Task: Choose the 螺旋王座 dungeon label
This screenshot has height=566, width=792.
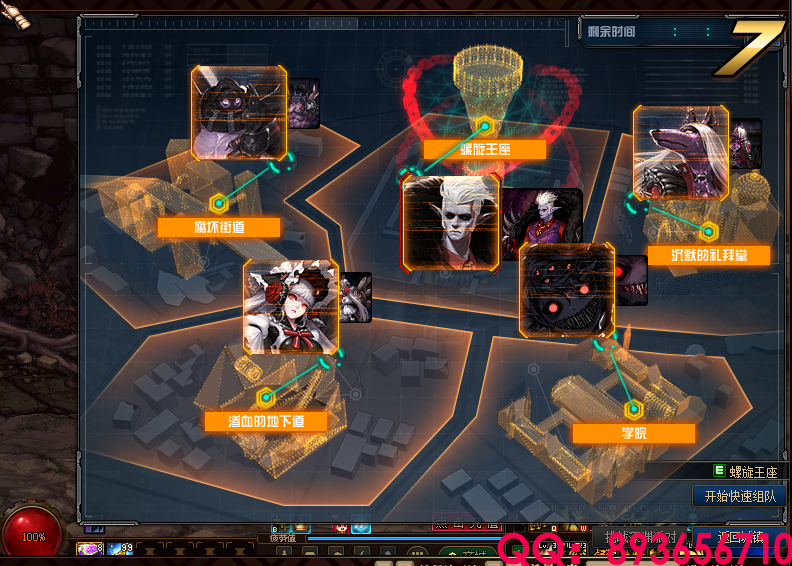Action: click(485, 150)
